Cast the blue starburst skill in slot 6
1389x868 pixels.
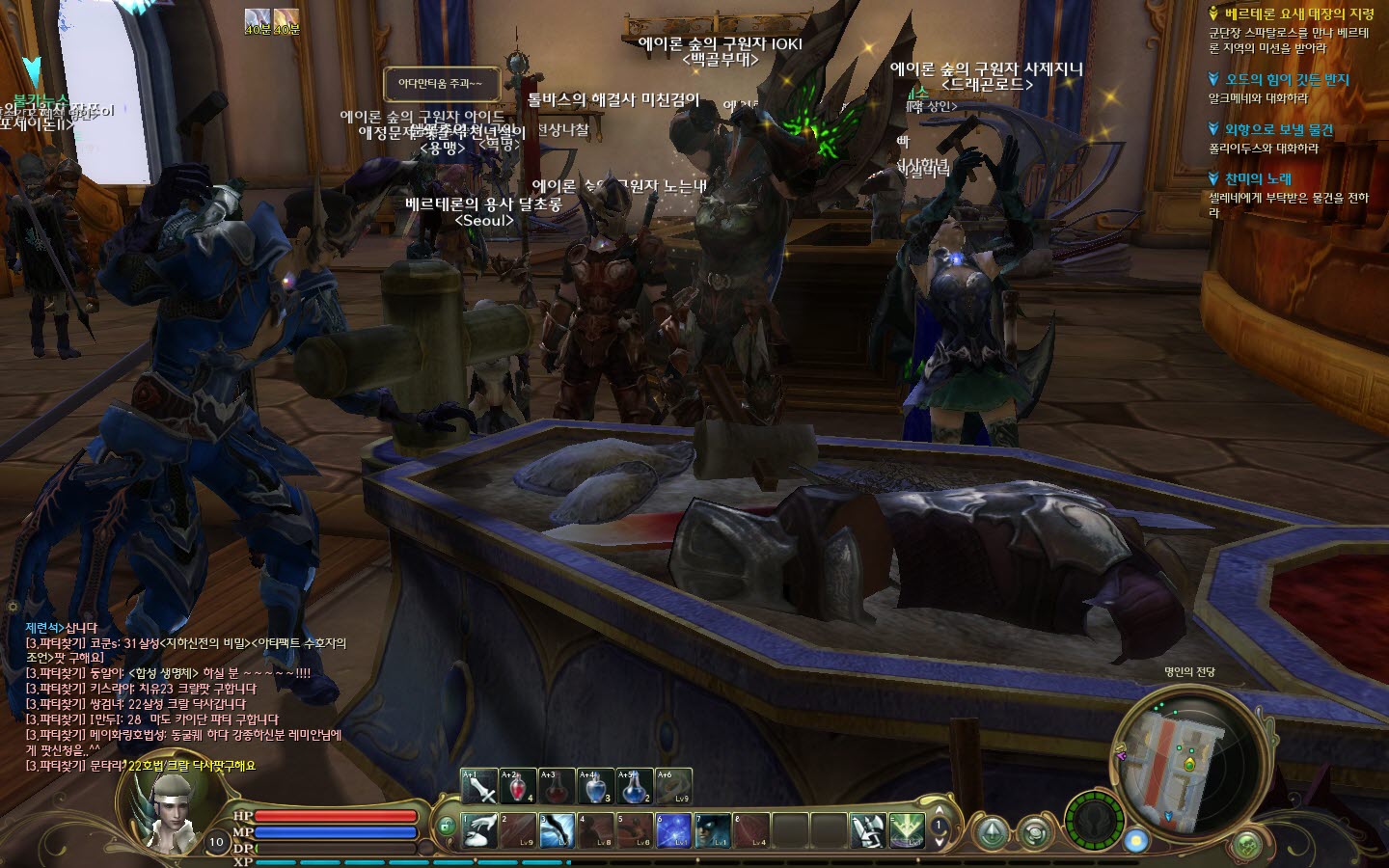coord(673,830)
